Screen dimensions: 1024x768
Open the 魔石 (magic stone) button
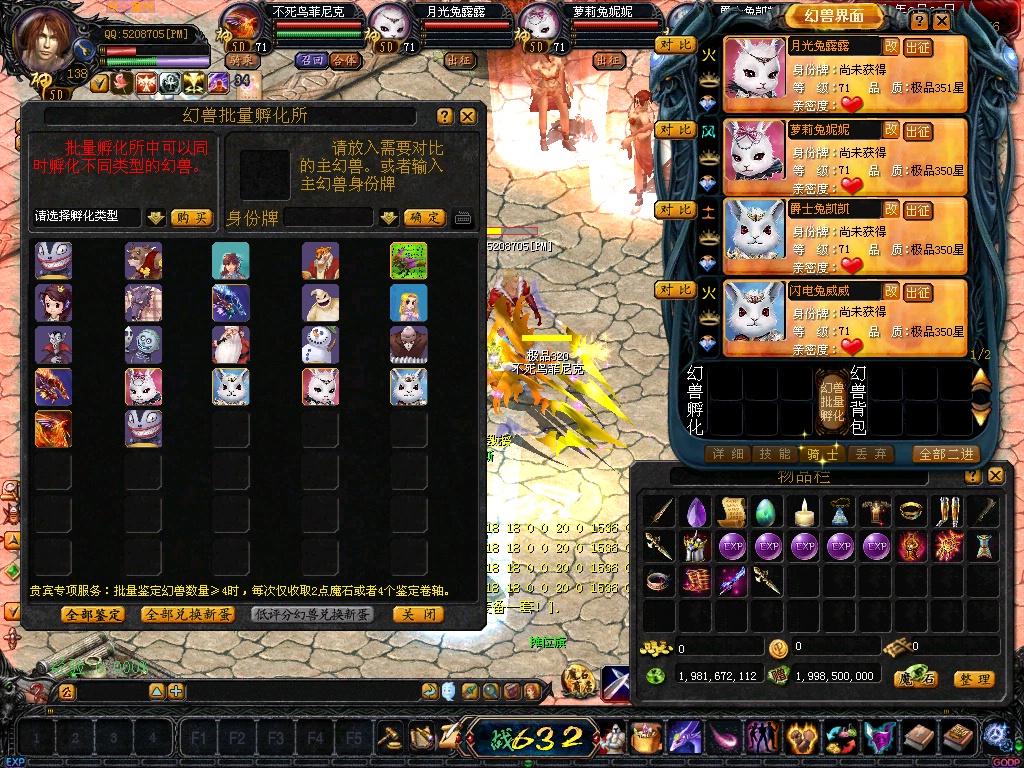tap(916, 679)
